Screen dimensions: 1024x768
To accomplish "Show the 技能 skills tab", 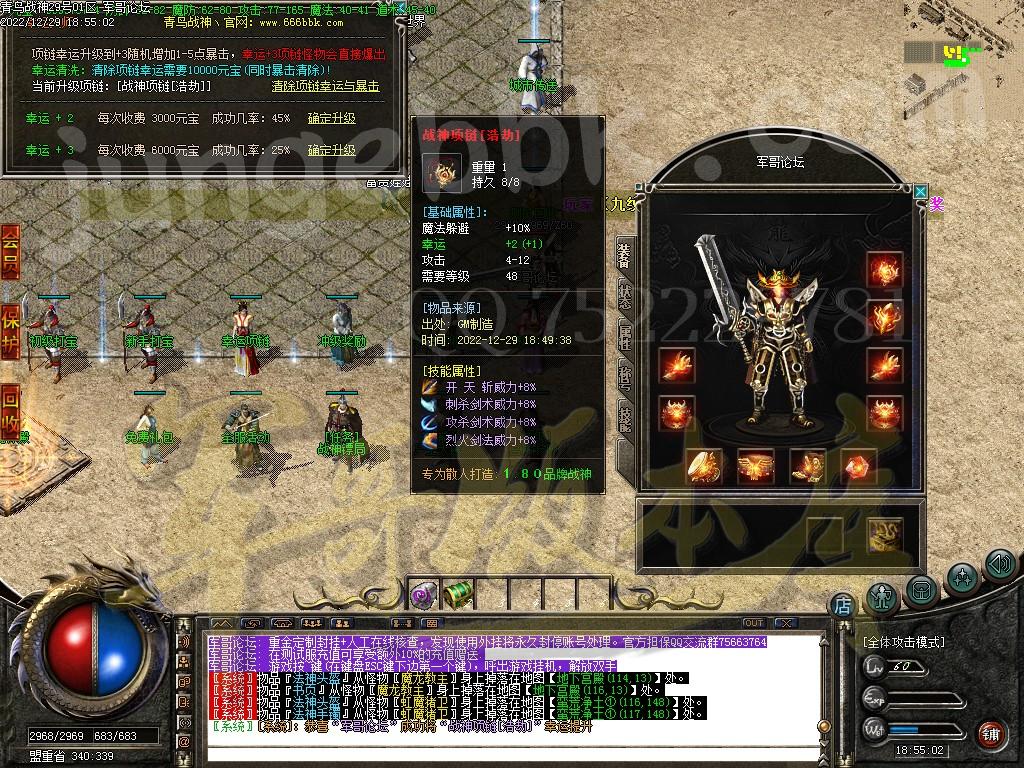I will coord(624,416).
